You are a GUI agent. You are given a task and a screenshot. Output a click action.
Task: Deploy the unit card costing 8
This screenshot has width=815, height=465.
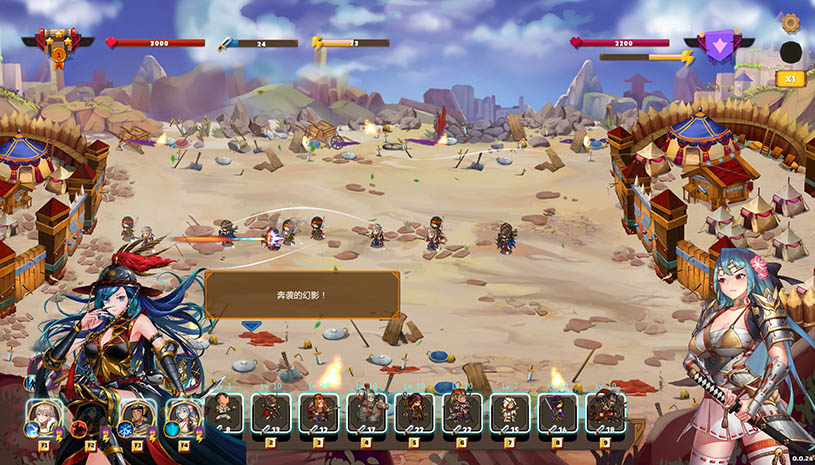click(x=224, y=413)
